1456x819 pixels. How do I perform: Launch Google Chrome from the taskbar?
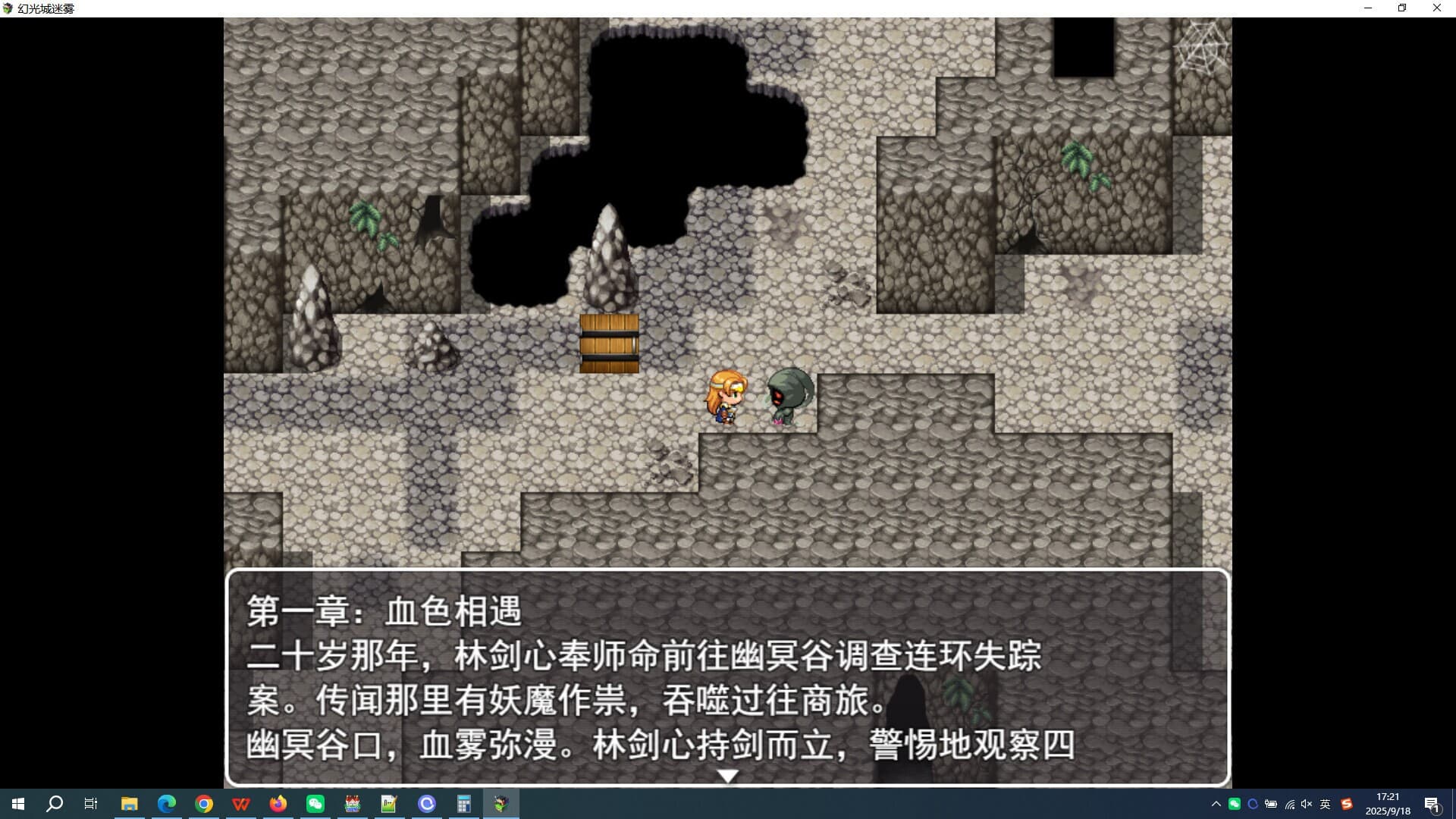[x=203, y=804]
